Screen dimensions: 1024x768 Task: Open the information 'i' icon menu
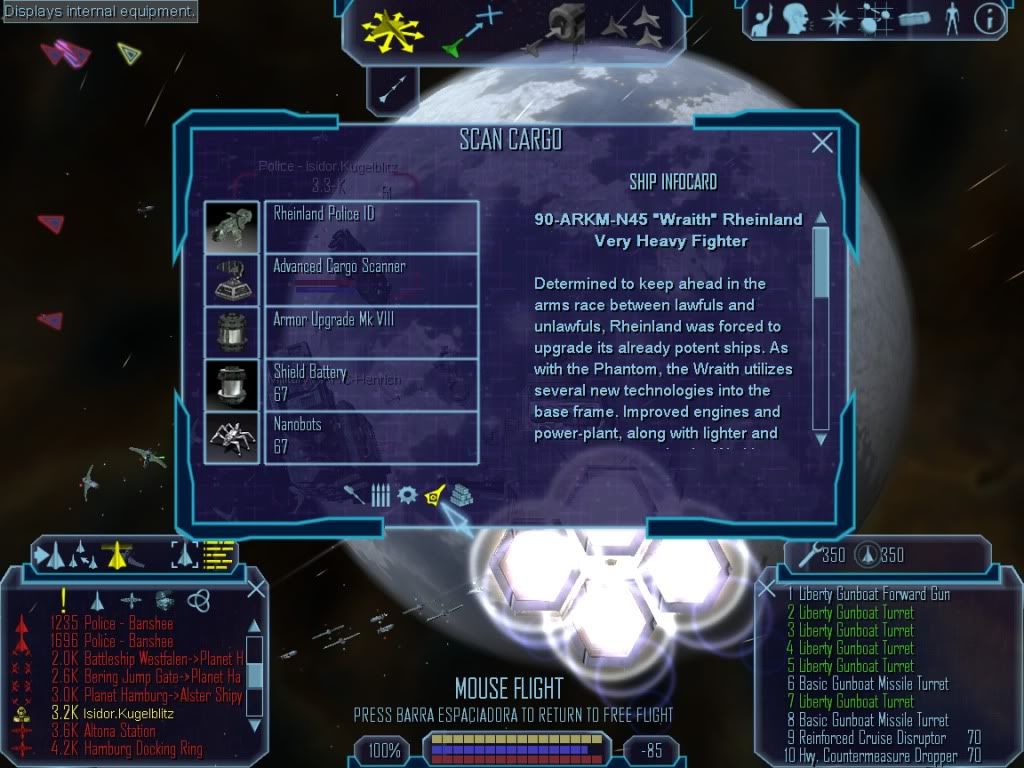coord(991,18)
